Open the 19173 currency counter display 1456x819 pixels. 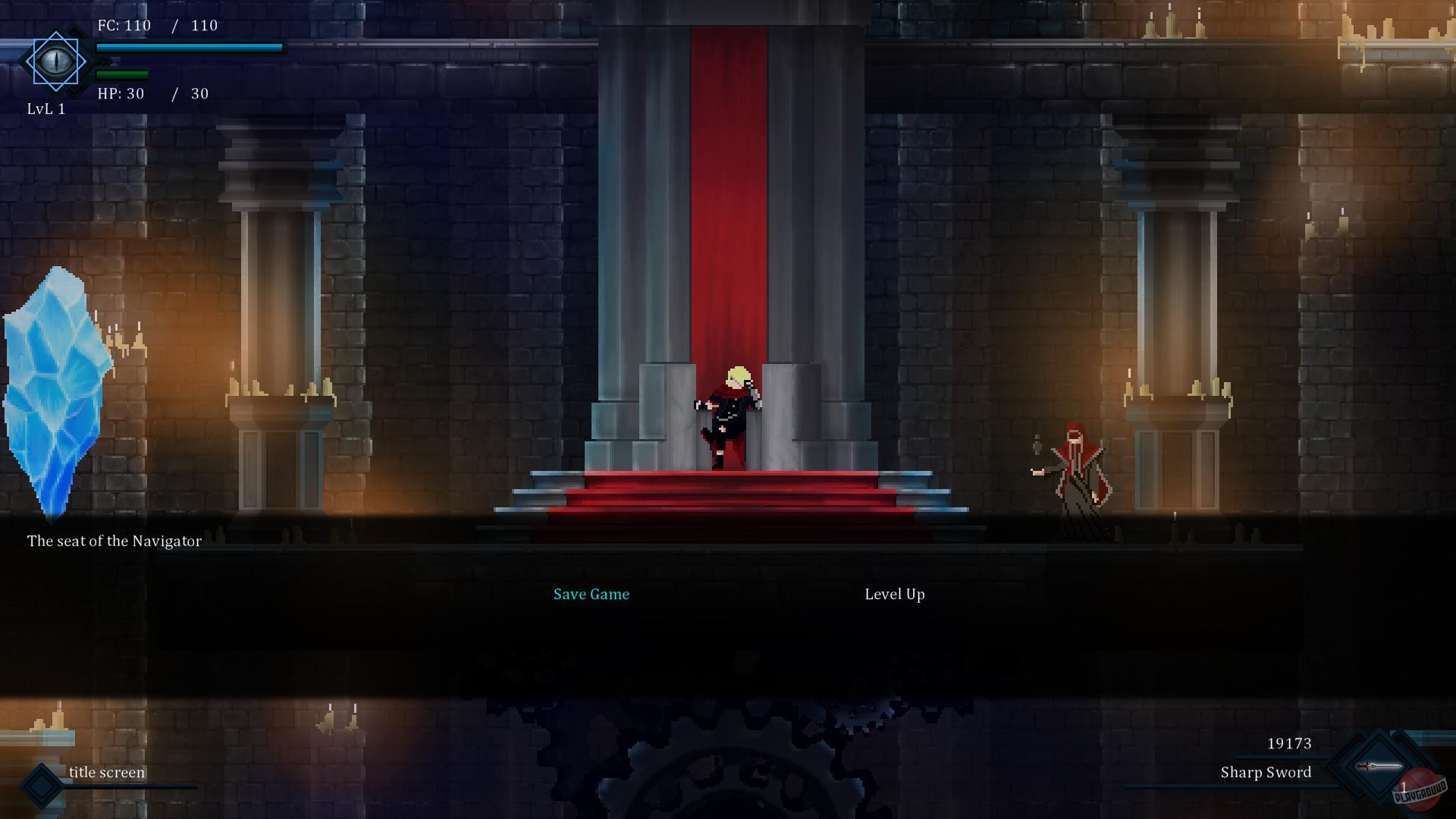pos(1289,743)
